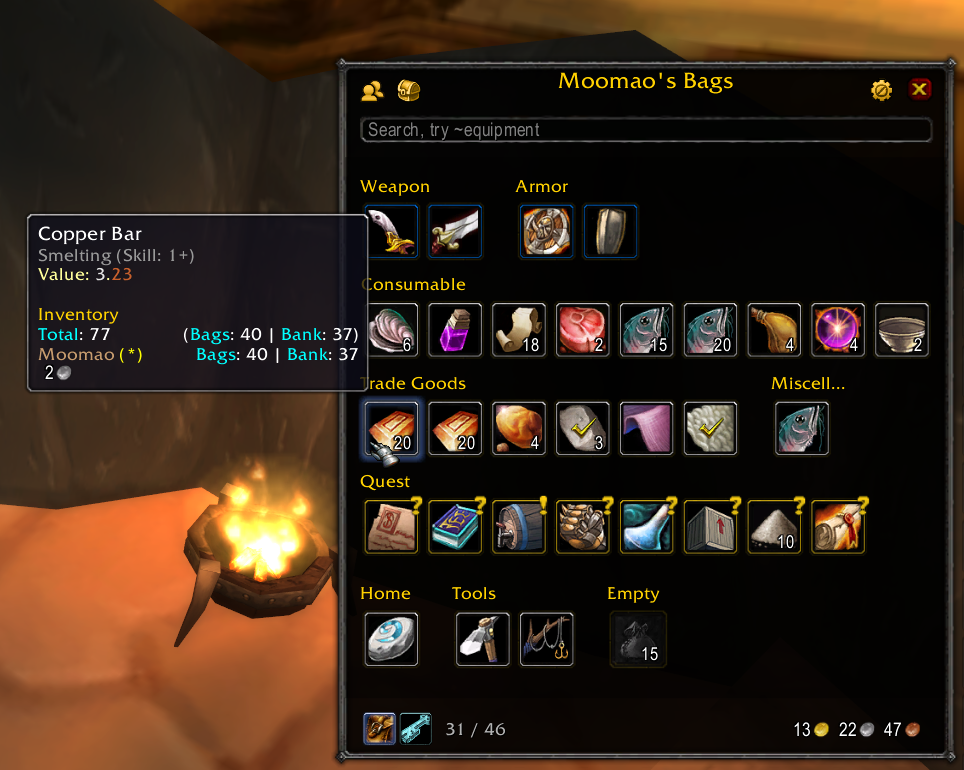This screenshot has width=964, height=770.
Task: Click the bag search field
Action: [x=646, y=130]
